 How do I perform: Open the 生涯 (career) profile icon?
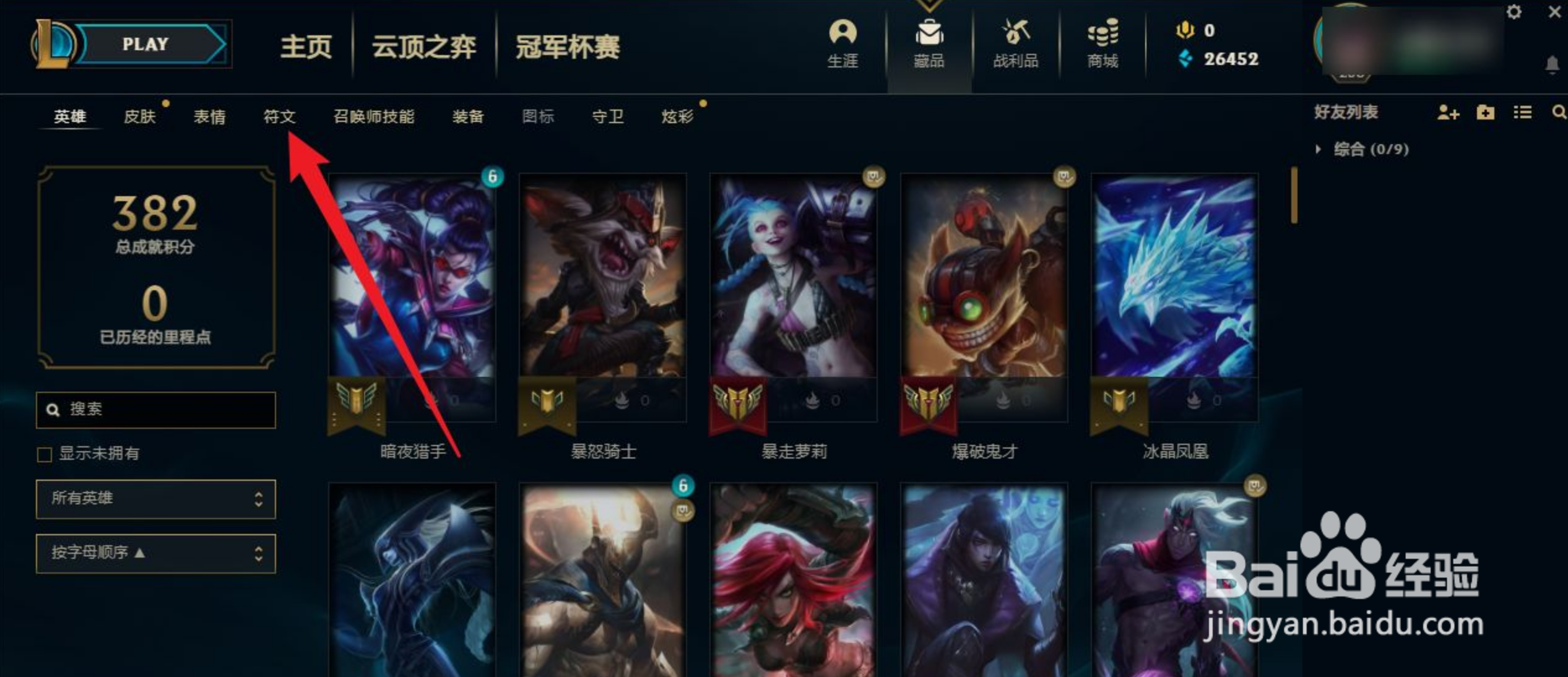pos(843,43)
